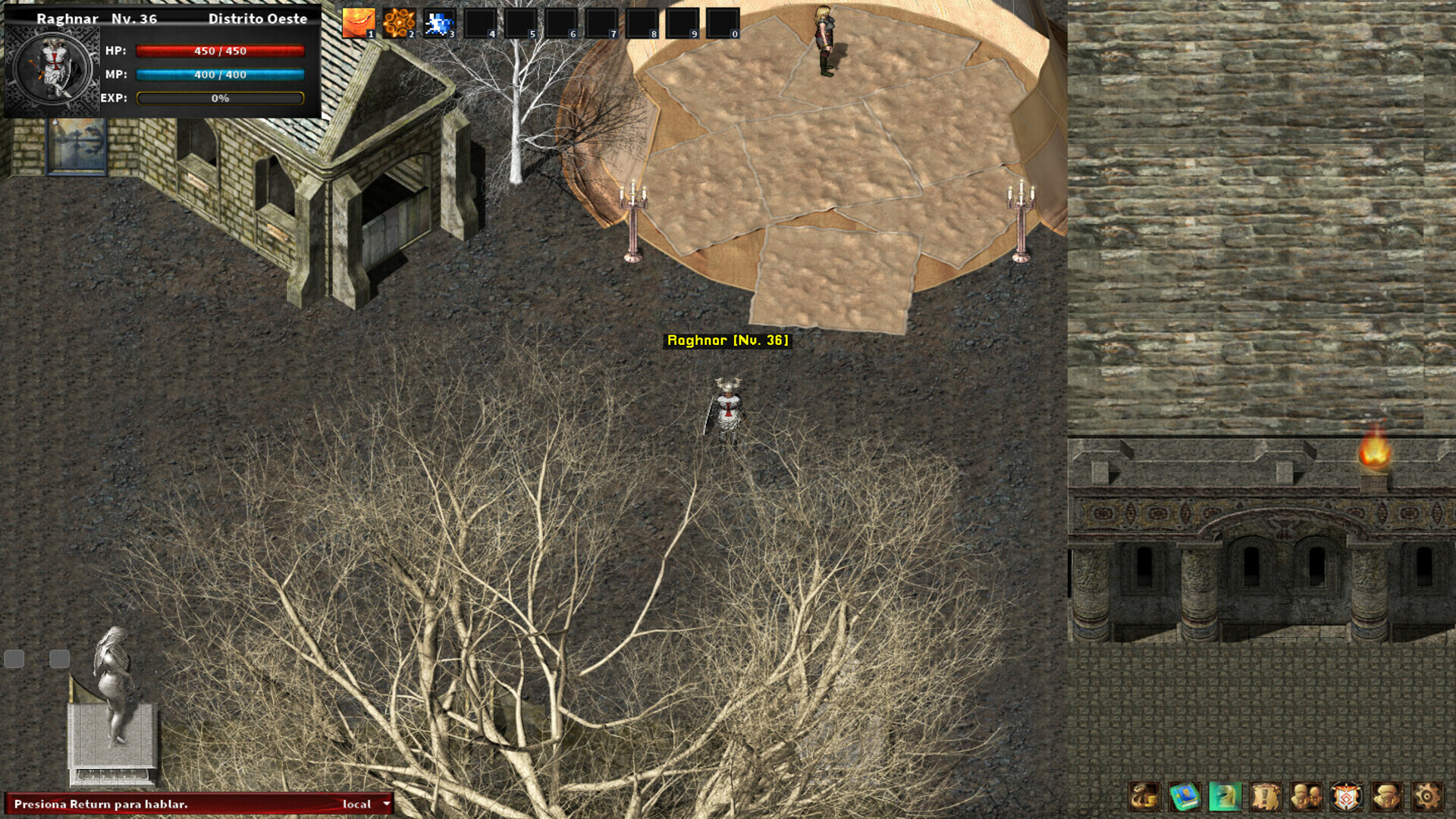Open the party members icon
1456x819 pixels.
[x=1307, y=796]
